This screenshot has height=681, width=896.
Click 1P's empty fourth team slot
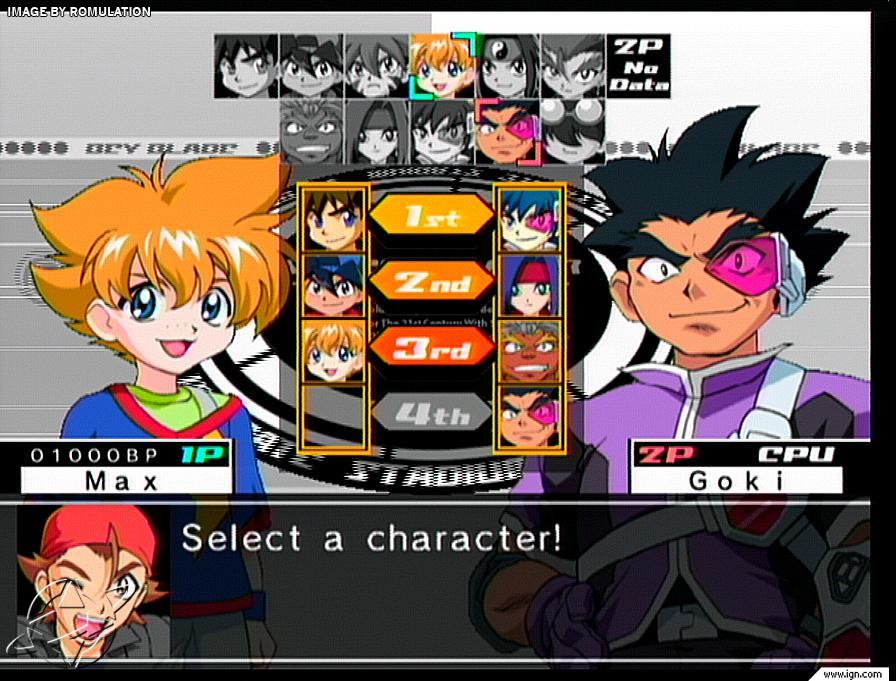point(334,416)
